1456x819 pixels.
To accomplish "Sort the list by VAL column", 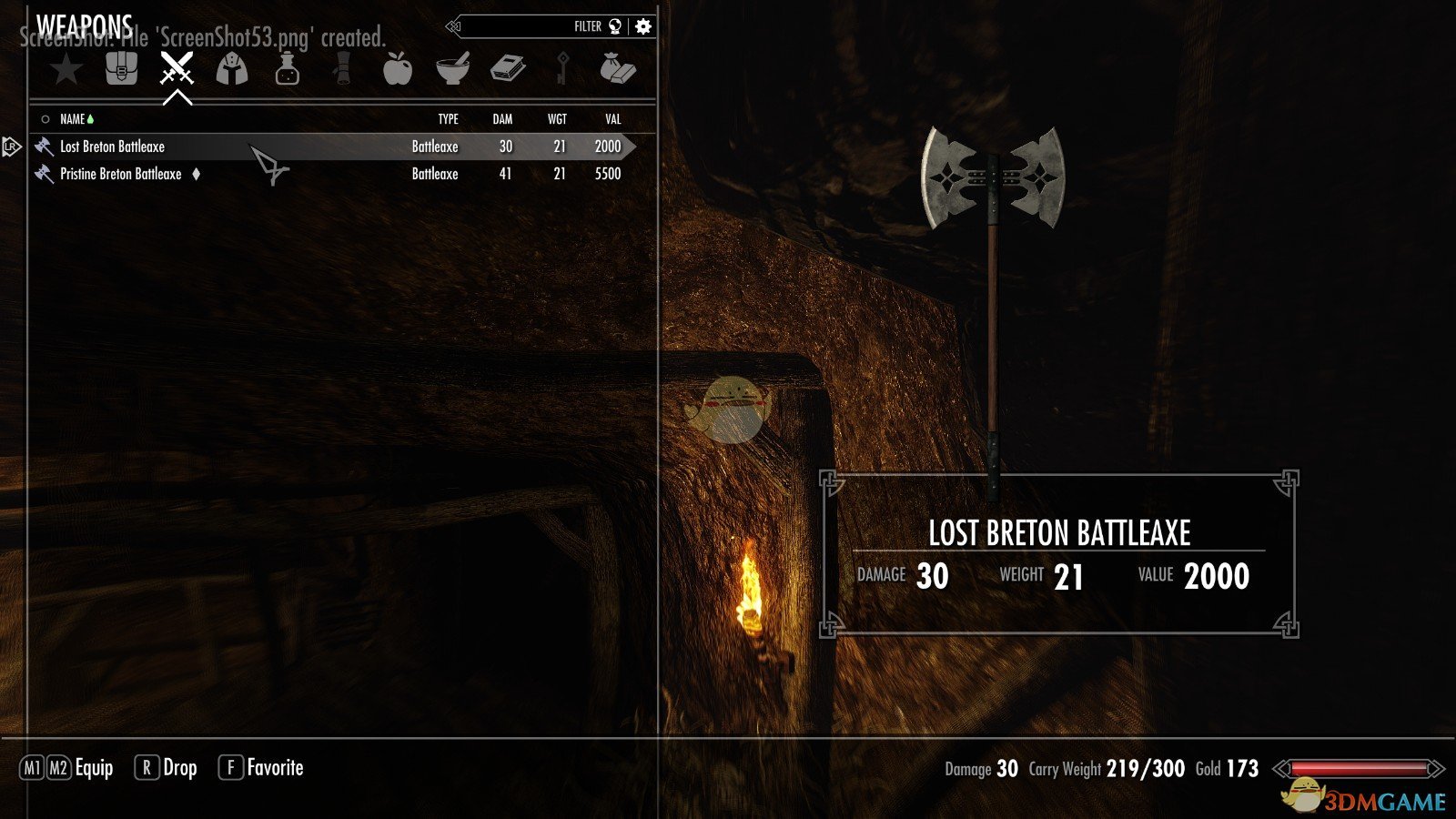I will [612, 119].
